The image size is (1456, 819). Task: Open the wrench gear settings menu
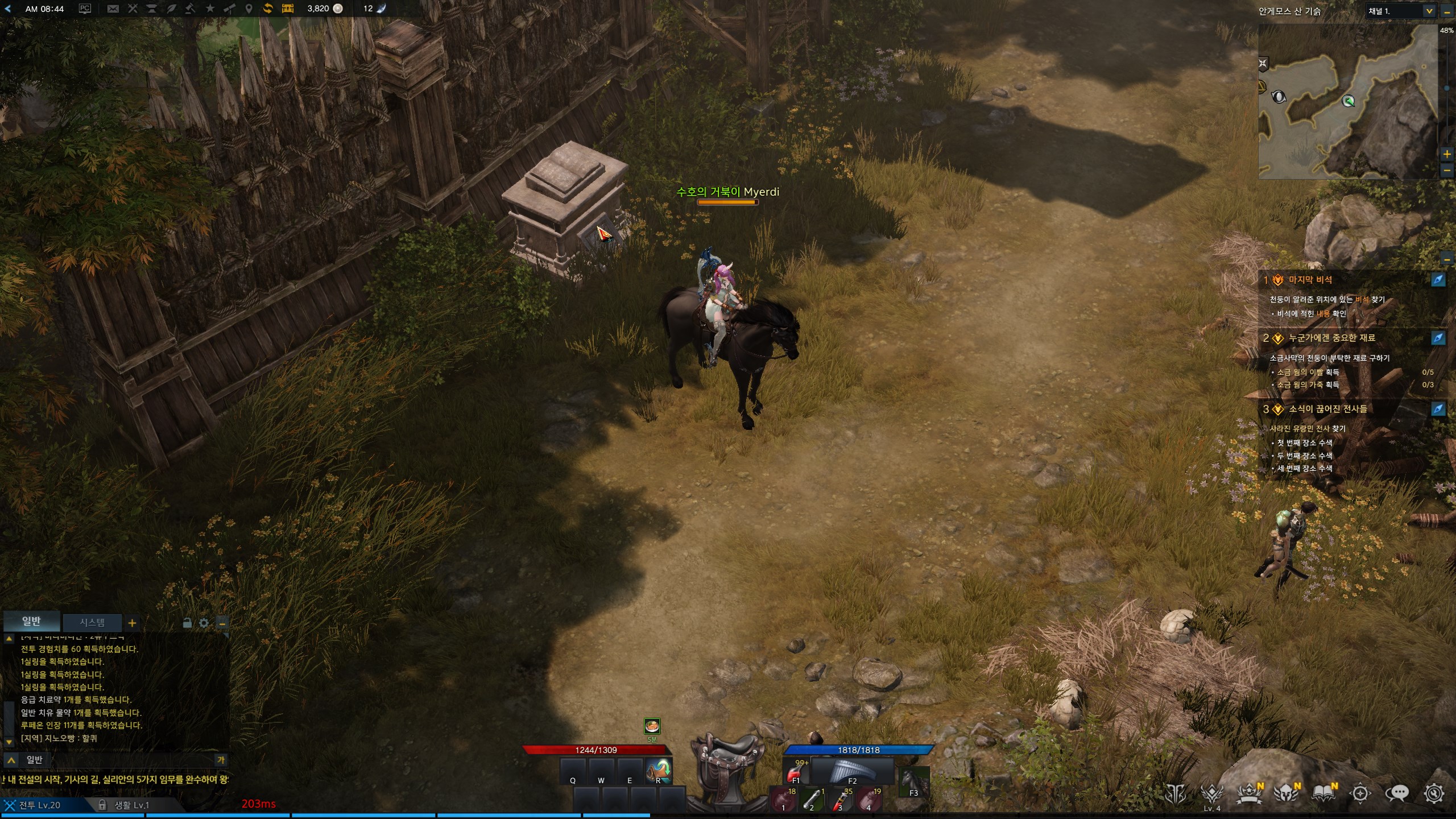[x=1434, y=793]
